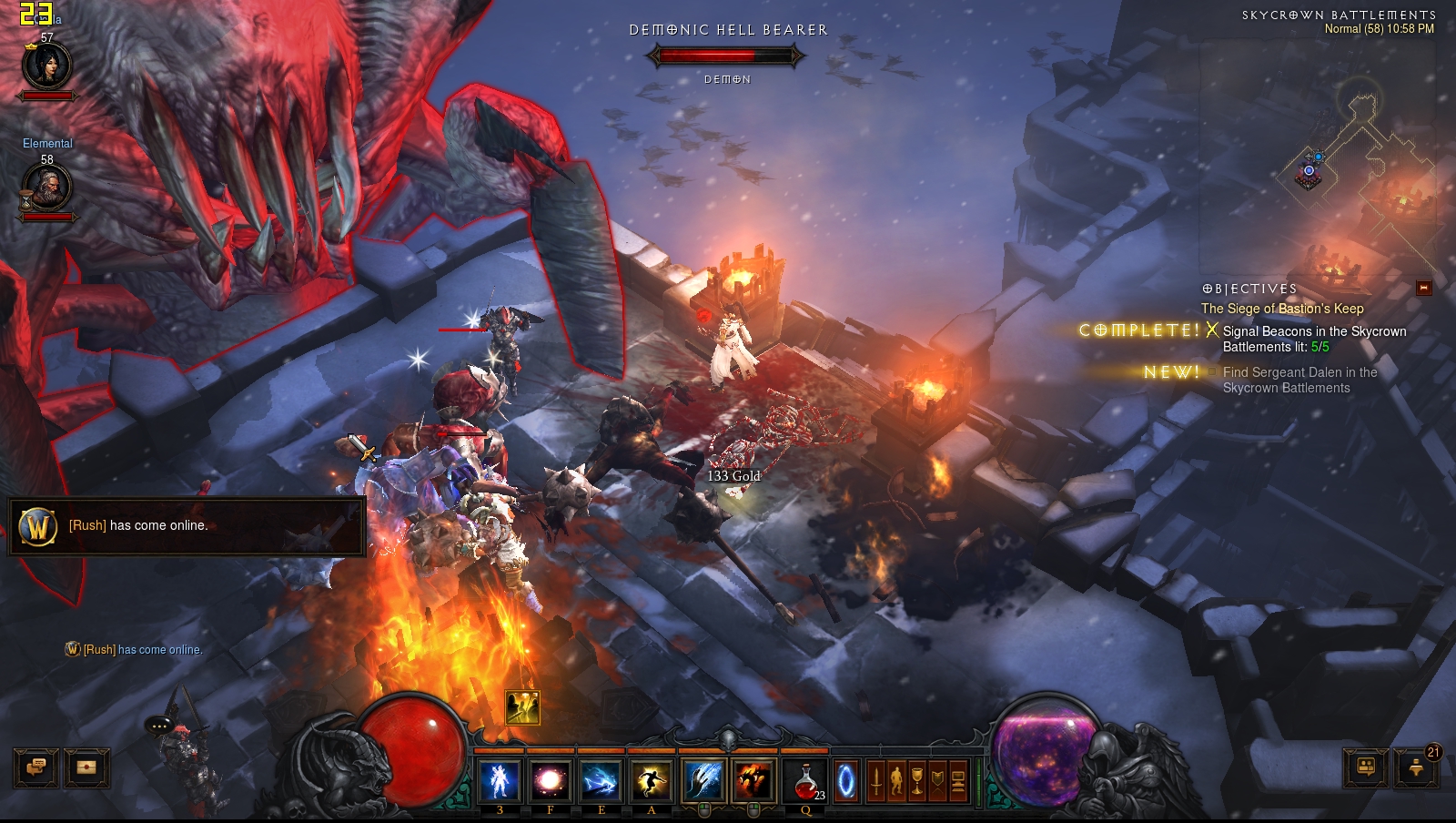Select the fiery beast secondary skill
The width and height of the screenshot is (1456, 823).
[x=753, y=781]
